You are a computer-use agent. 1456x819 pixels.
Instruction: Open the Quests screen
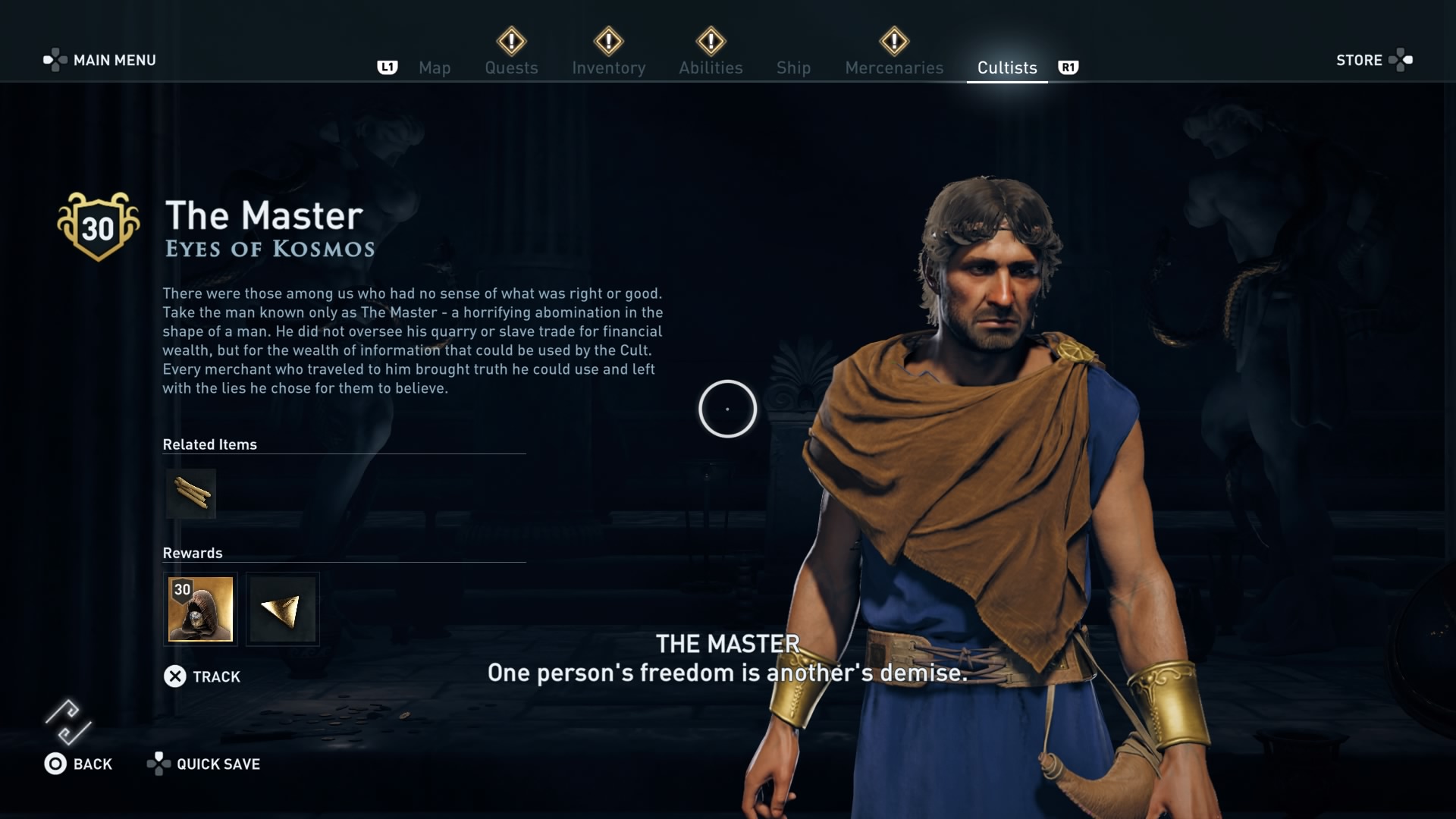511,67
